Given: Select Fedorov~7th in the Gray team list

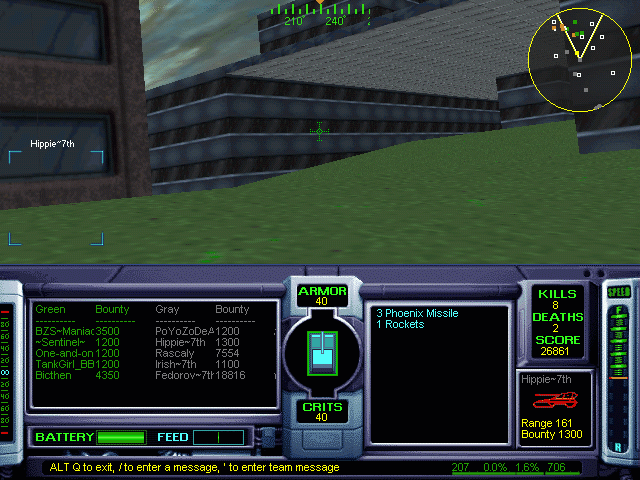Looking at the screenshot, I should pyautogui.click(x=184, y=376).
